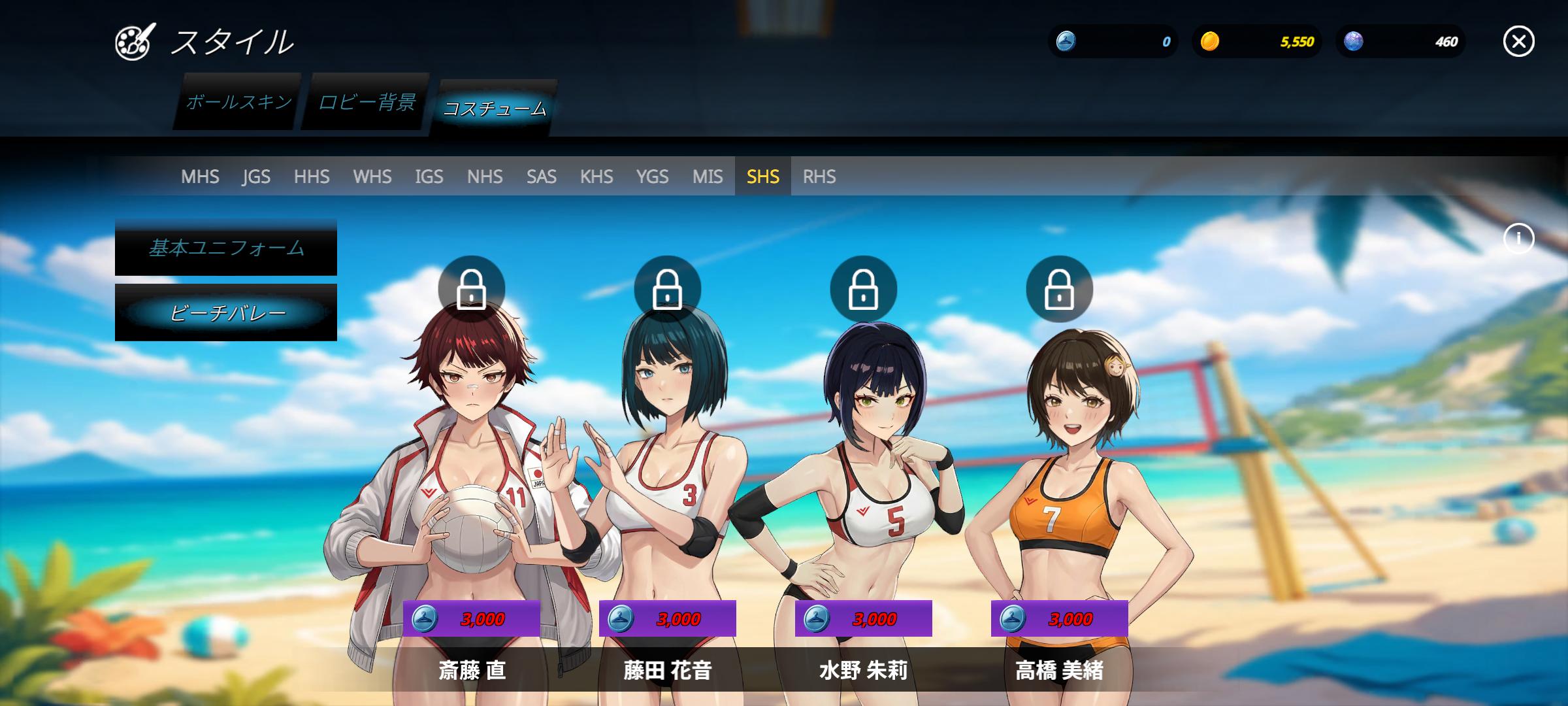Open the HHS school tab
This screenshot has height=706, width=1568.
[312, 176]
